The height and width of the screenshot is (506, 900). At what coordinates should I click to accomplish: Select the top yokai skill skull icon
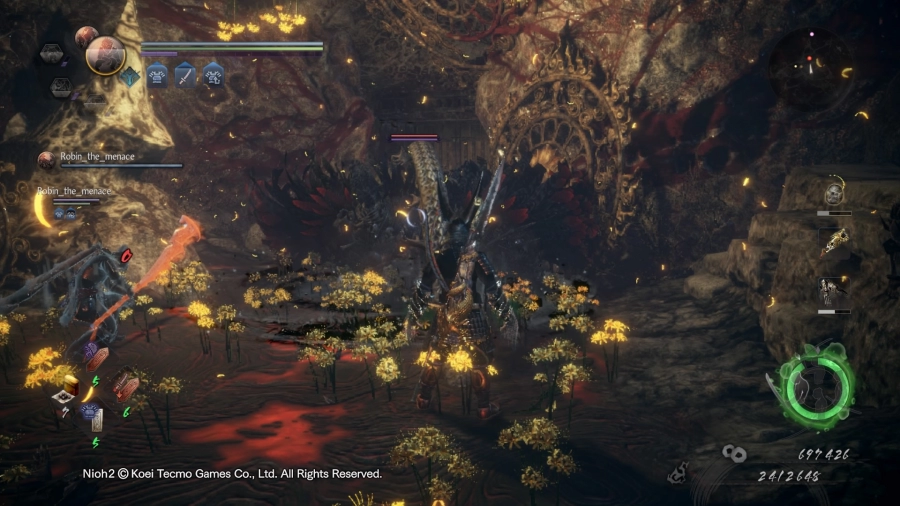[833, 194]
